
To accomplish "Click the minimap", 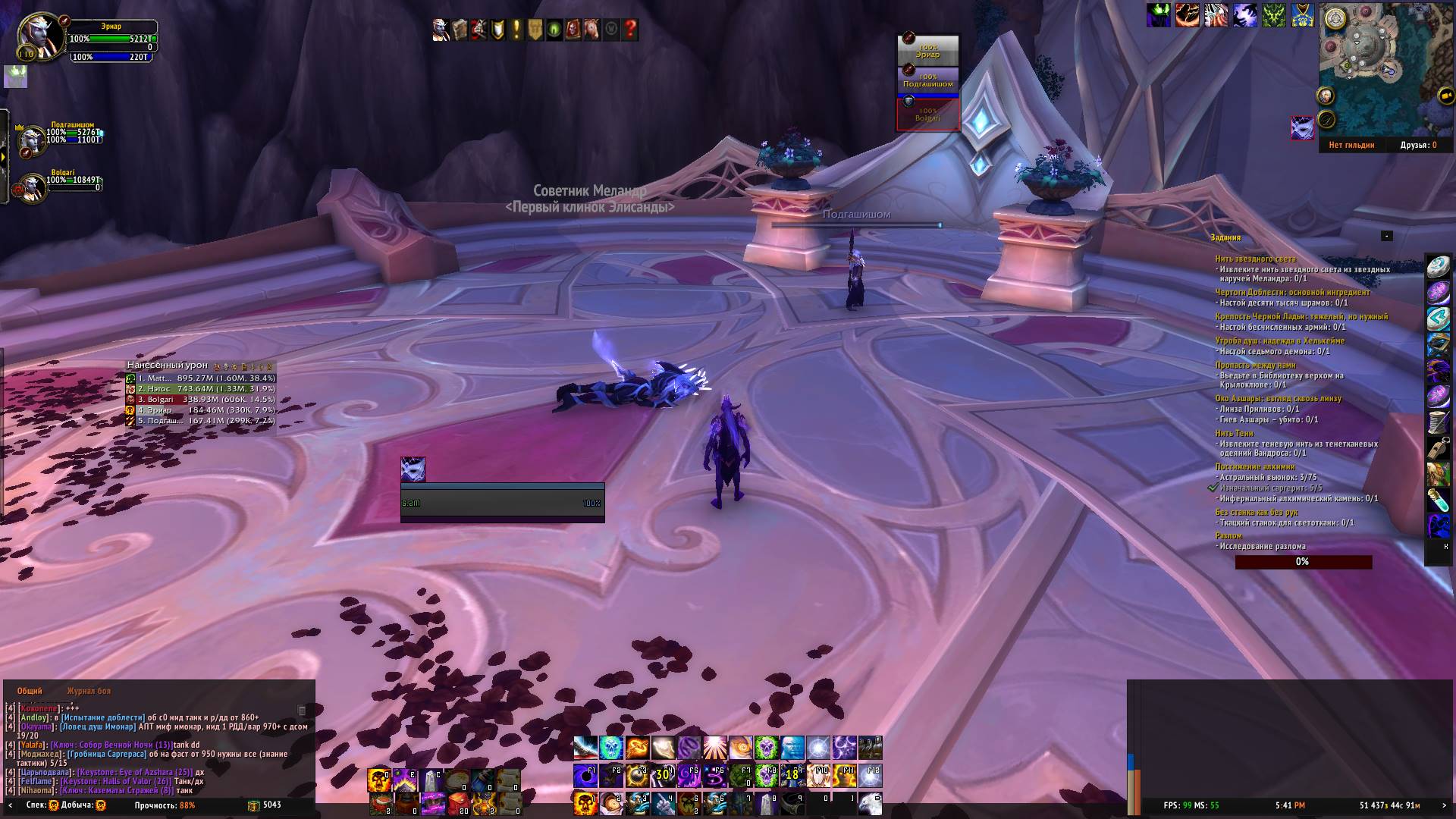I will click(1373, 68).
